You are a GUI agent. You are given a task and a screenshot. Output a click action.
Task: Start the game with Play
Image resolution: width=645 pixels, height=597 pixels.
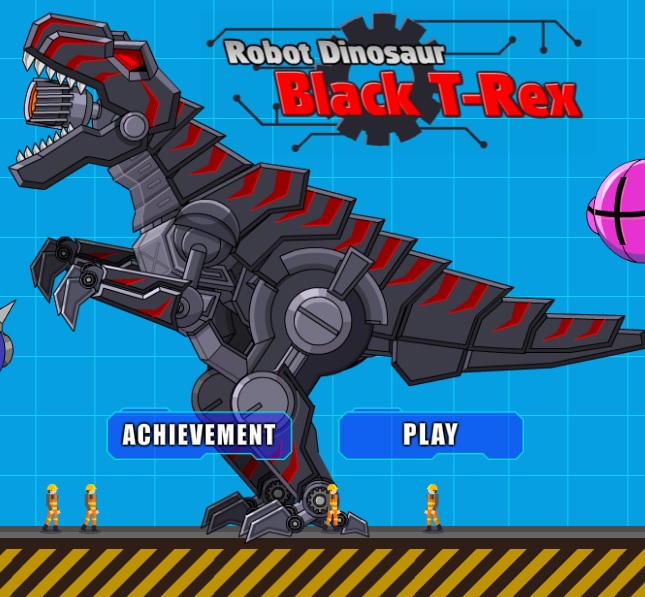430,434
